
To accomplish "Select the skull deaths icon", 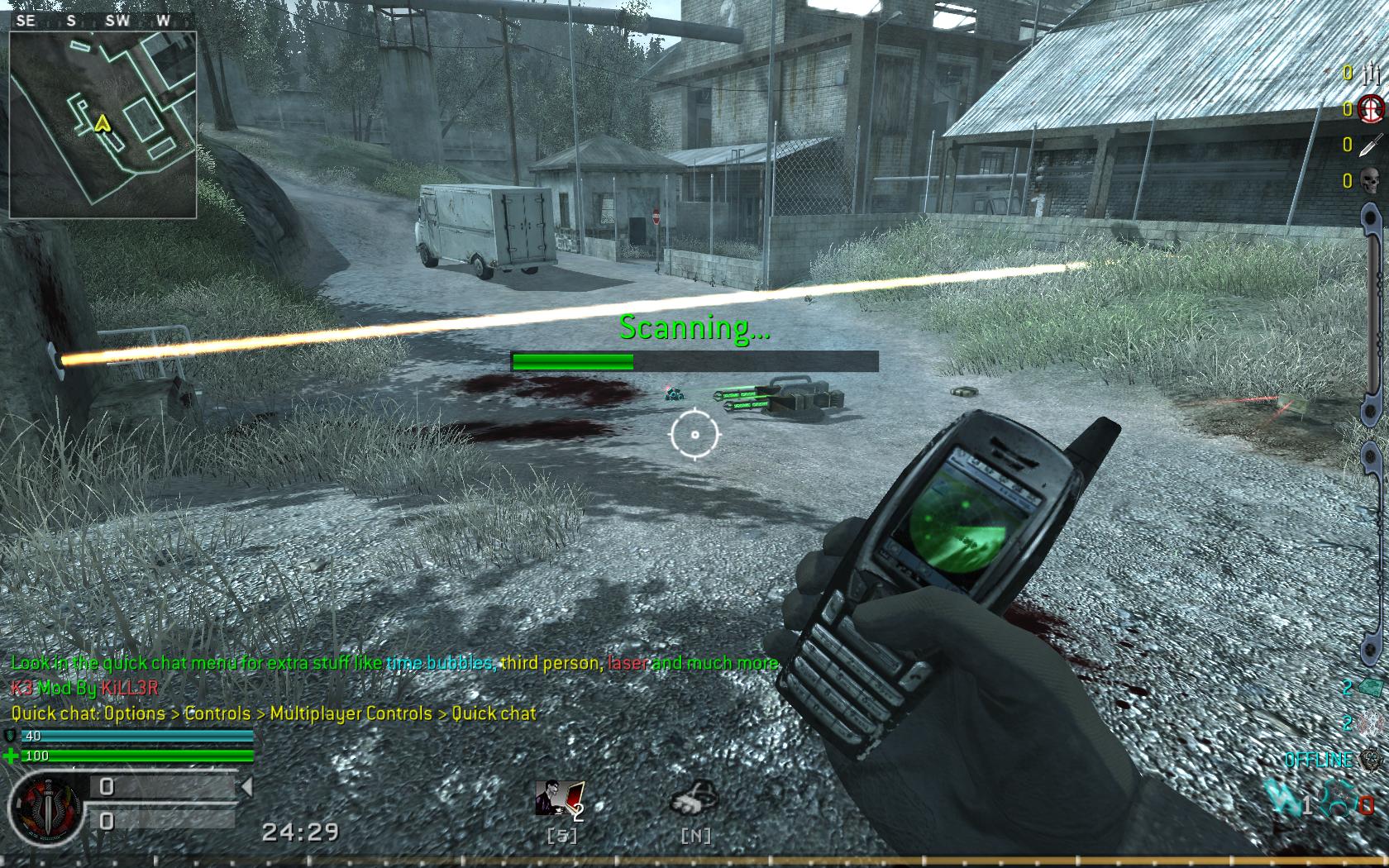I will click(1371, 180).
